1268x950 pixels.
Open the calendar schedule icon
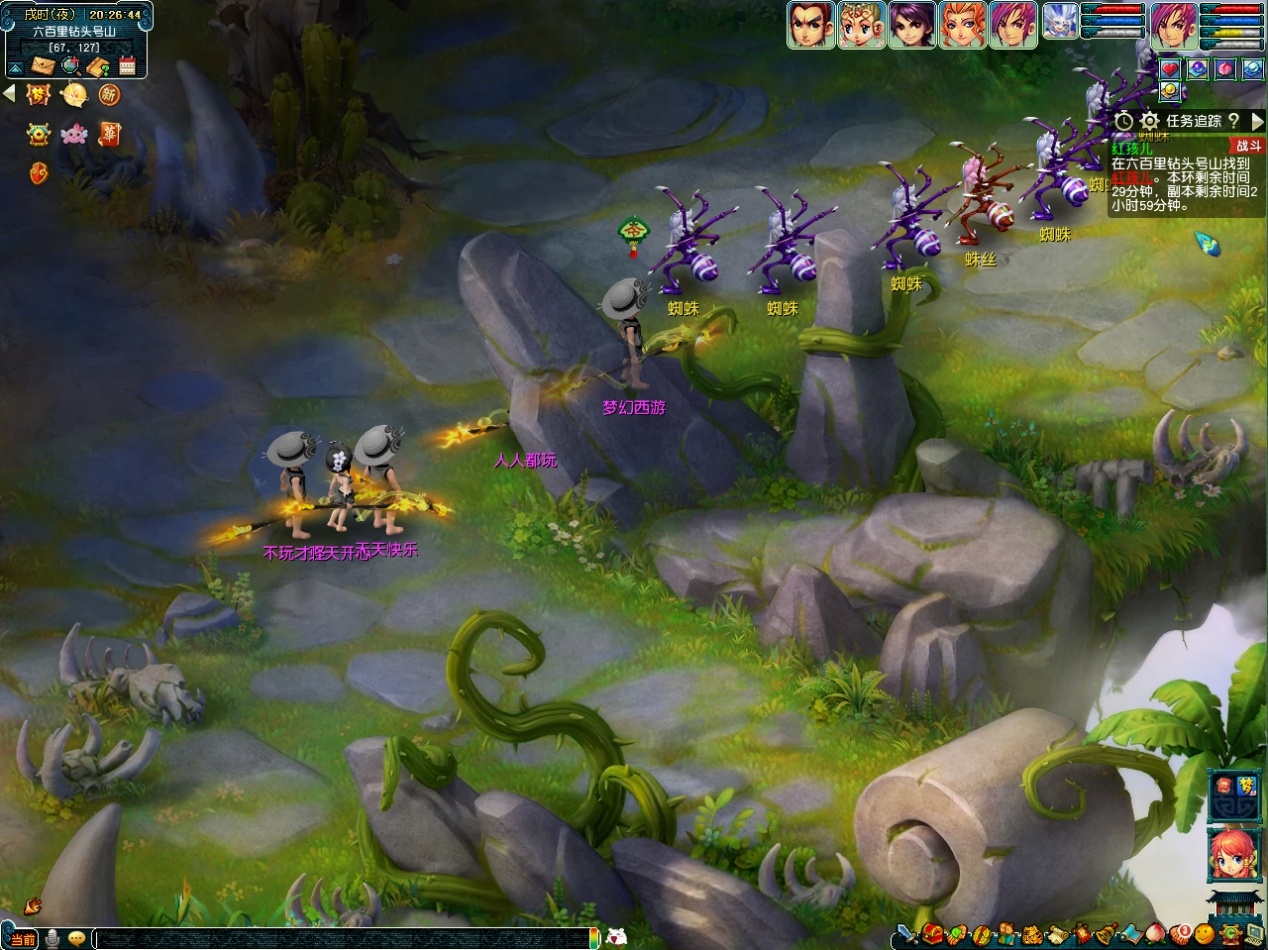point(127,66)
